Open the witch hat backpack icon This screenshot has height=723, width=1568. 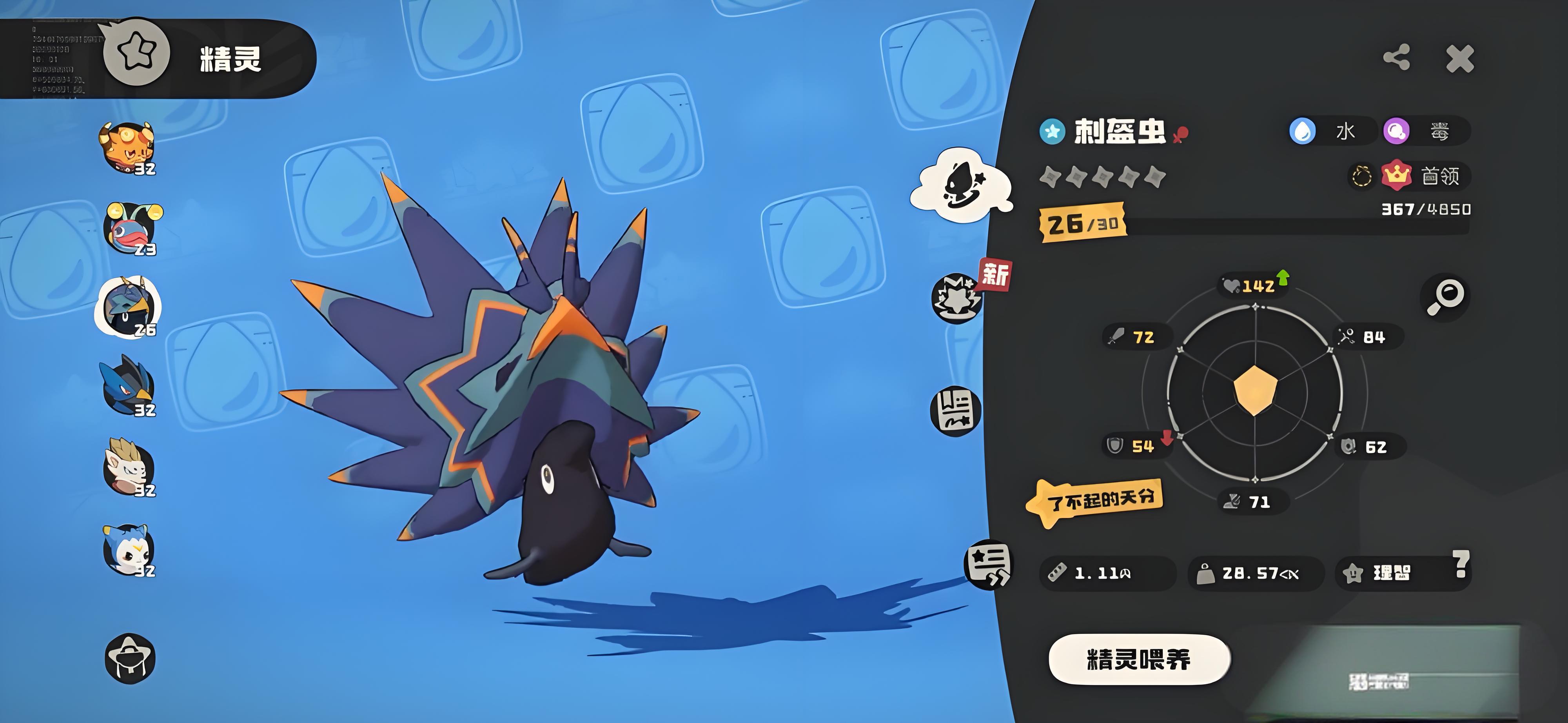pos(130,658)
